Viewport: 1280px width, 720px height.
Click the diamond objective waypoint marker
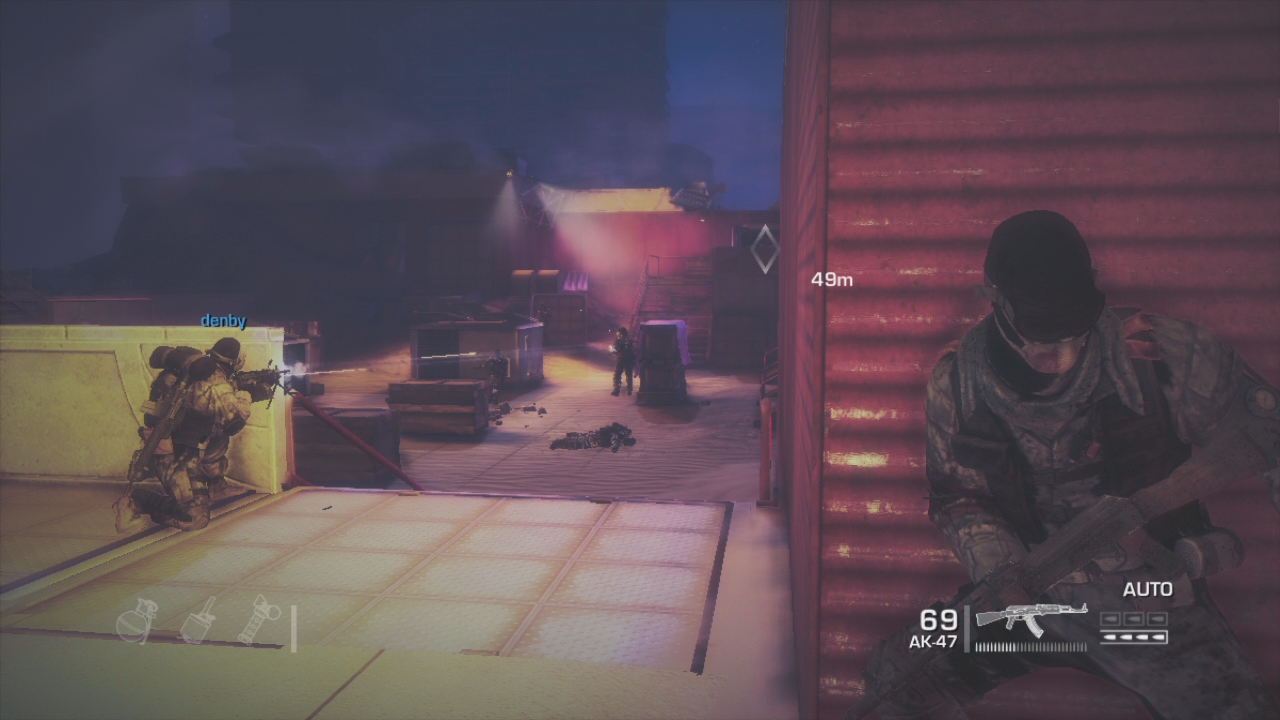(764, 249)
